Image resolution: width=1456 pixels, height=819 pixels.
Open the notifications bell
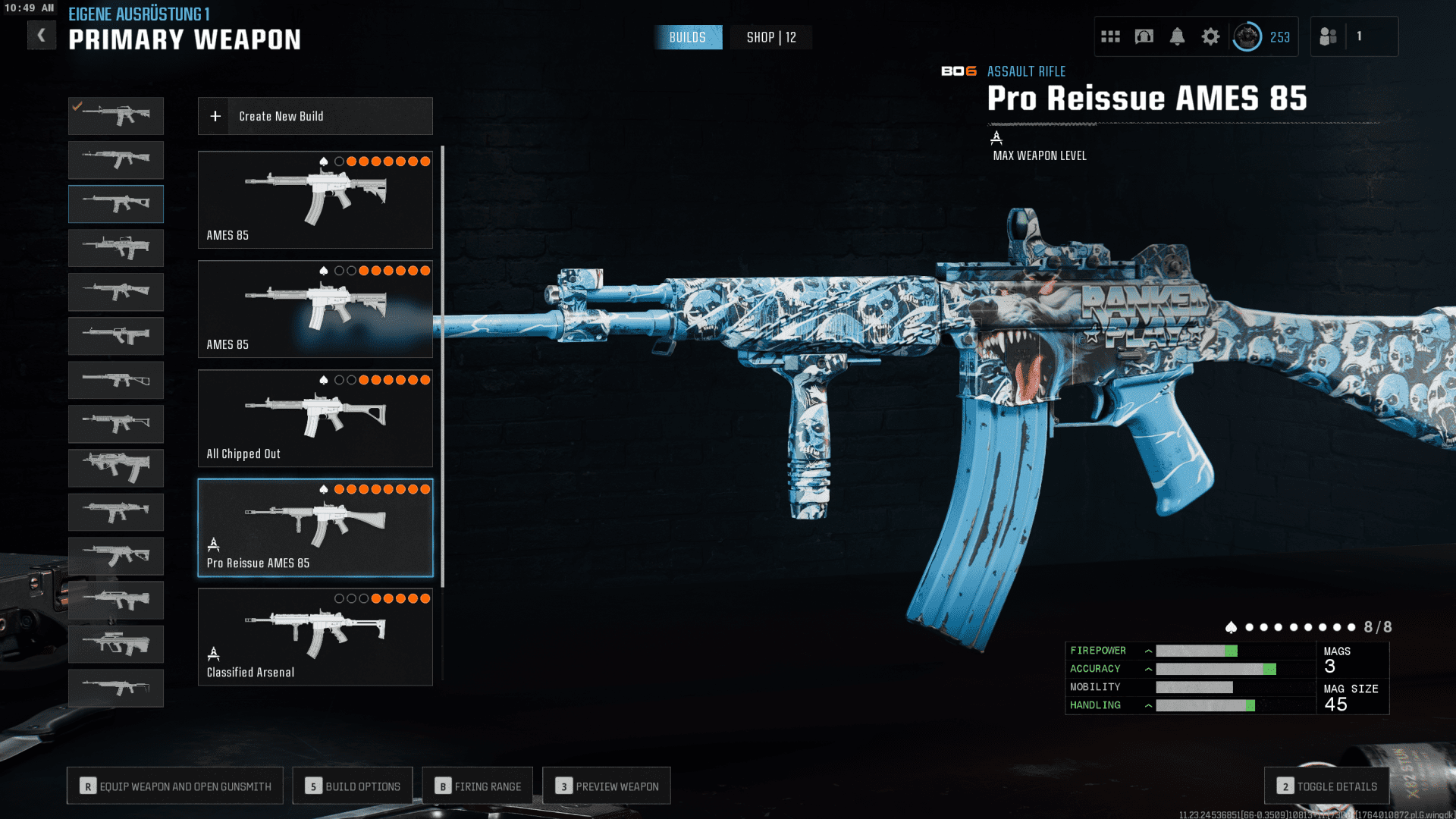pyautogui.click(x=1177, y=36)
